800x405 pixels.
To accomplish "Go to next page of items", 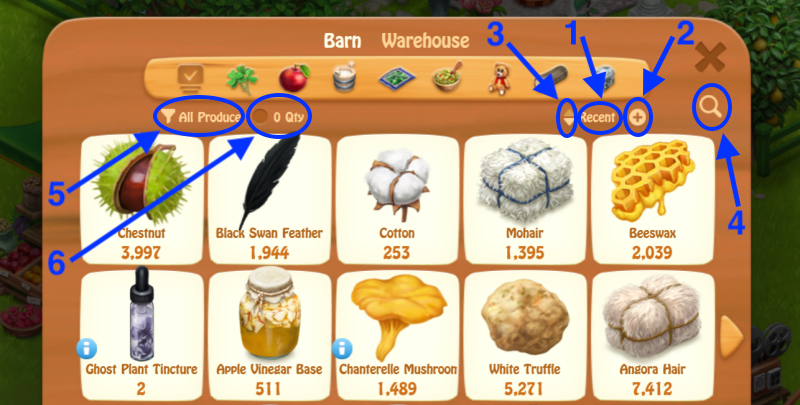I will click(732, 330).
